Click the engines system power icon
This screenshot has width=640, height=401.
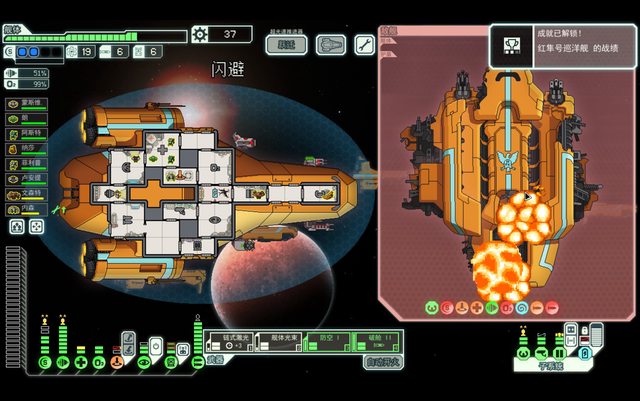click(x=64, y=359)
